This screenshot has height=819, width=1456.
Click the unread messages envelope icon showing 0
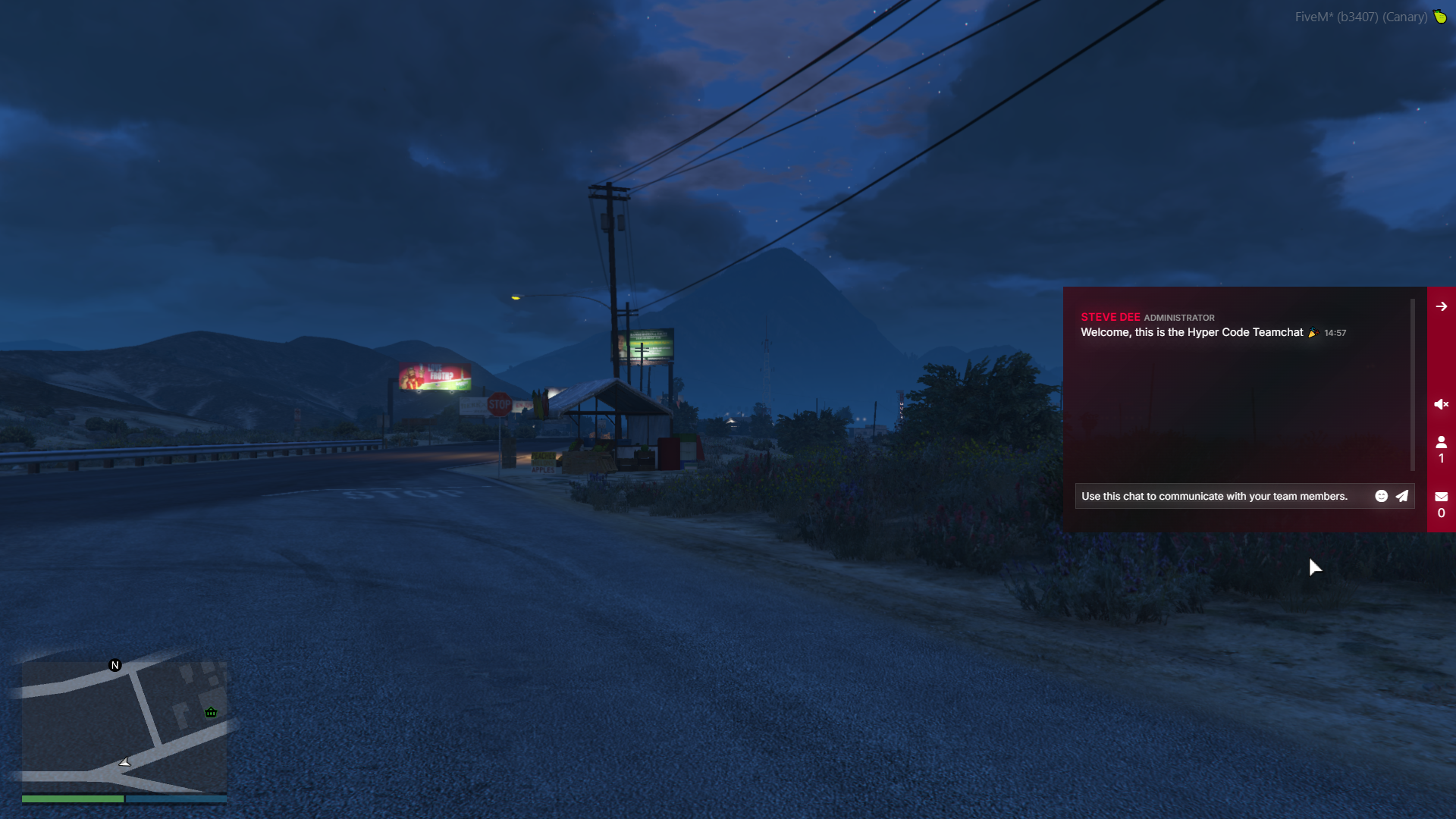(1441, 497)
